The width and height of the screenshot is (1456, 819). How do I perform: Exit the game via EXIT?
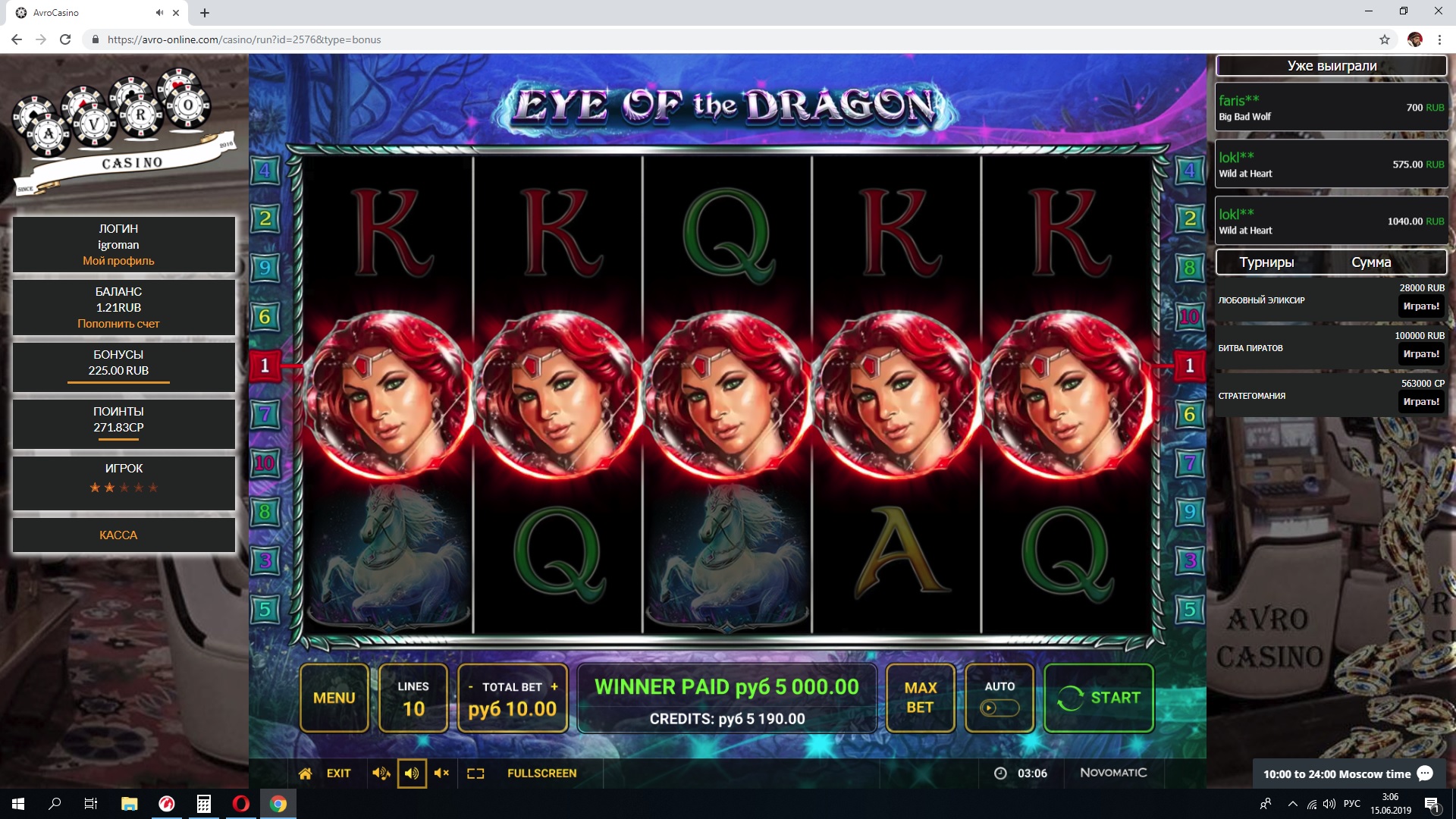[338, 773]
